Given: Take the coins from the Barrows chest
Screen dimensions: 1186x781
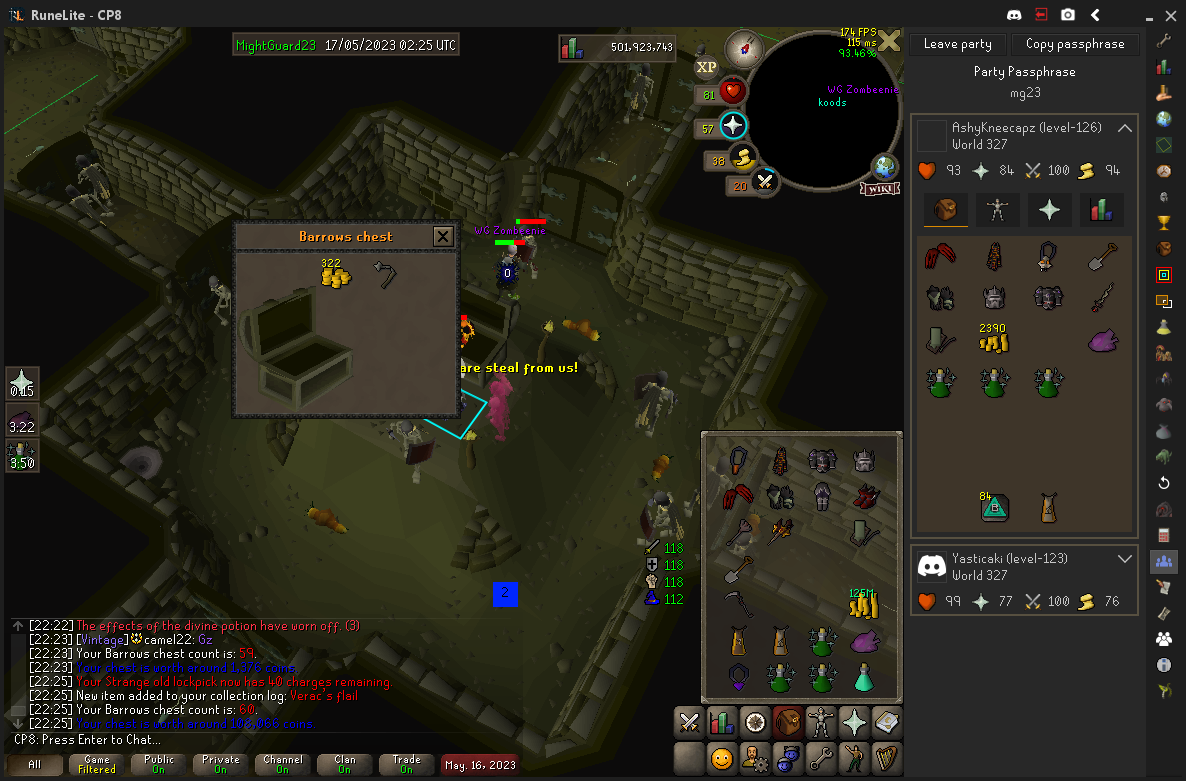Looking at the screenshot, I should [x=334, y=275].
